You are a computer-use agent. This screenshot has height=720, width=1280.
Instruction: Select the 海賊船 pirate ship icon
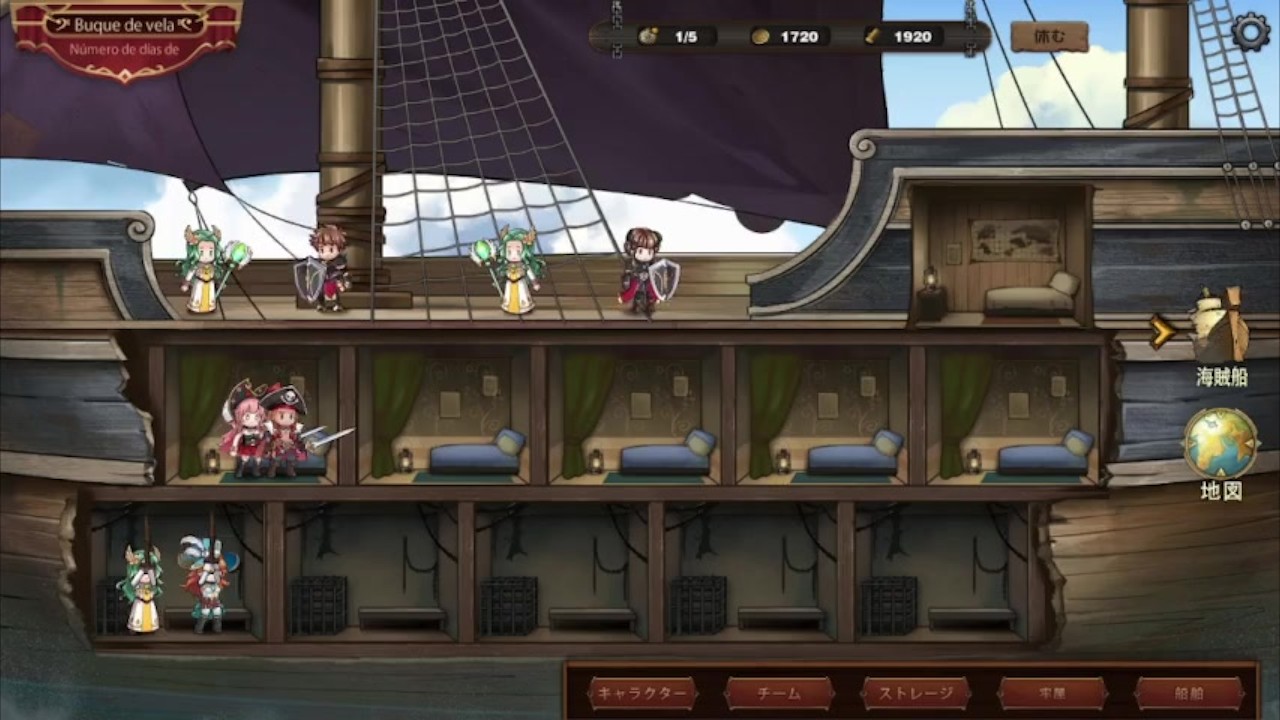pos(1220,328)
